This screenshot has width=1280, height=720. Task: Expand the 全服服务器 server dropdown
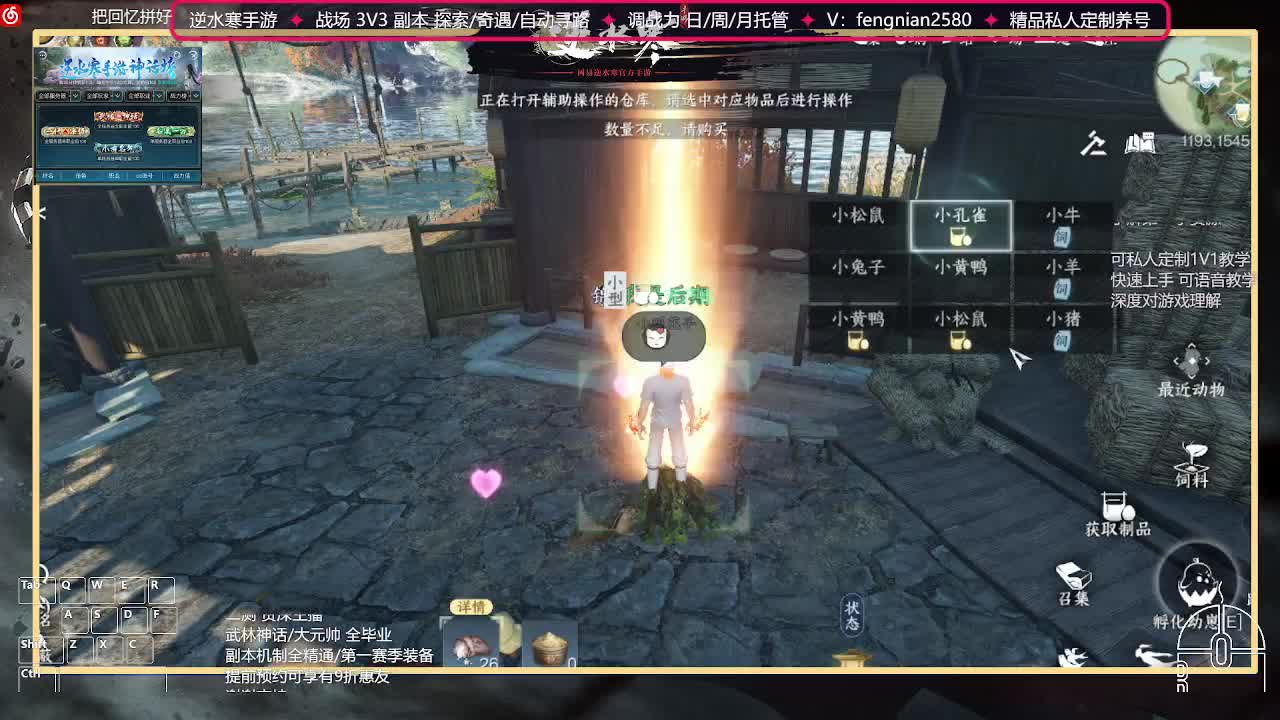pos(60,96)
